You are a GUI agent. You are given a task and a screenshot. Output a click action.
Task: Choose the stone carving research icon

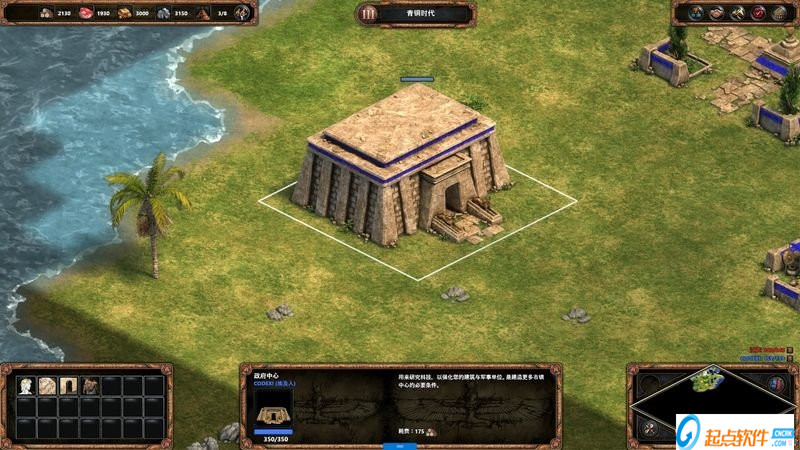click(47, 385)
